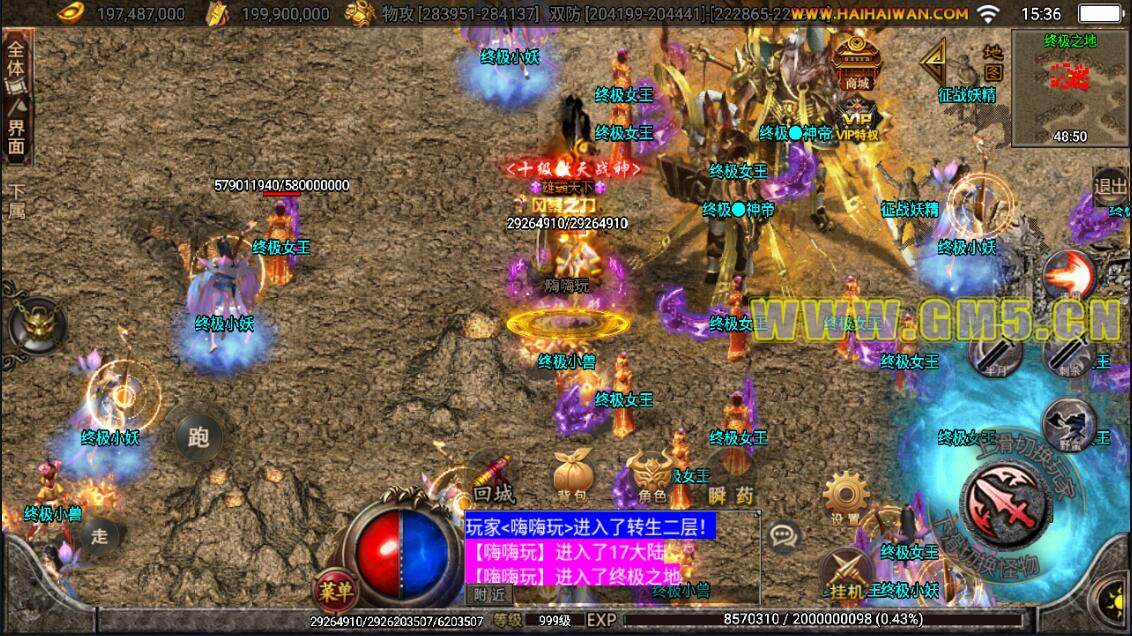Open the 菜单 menu button
The width and height of the screenshot is (1132, 636).
coord(335,590)
